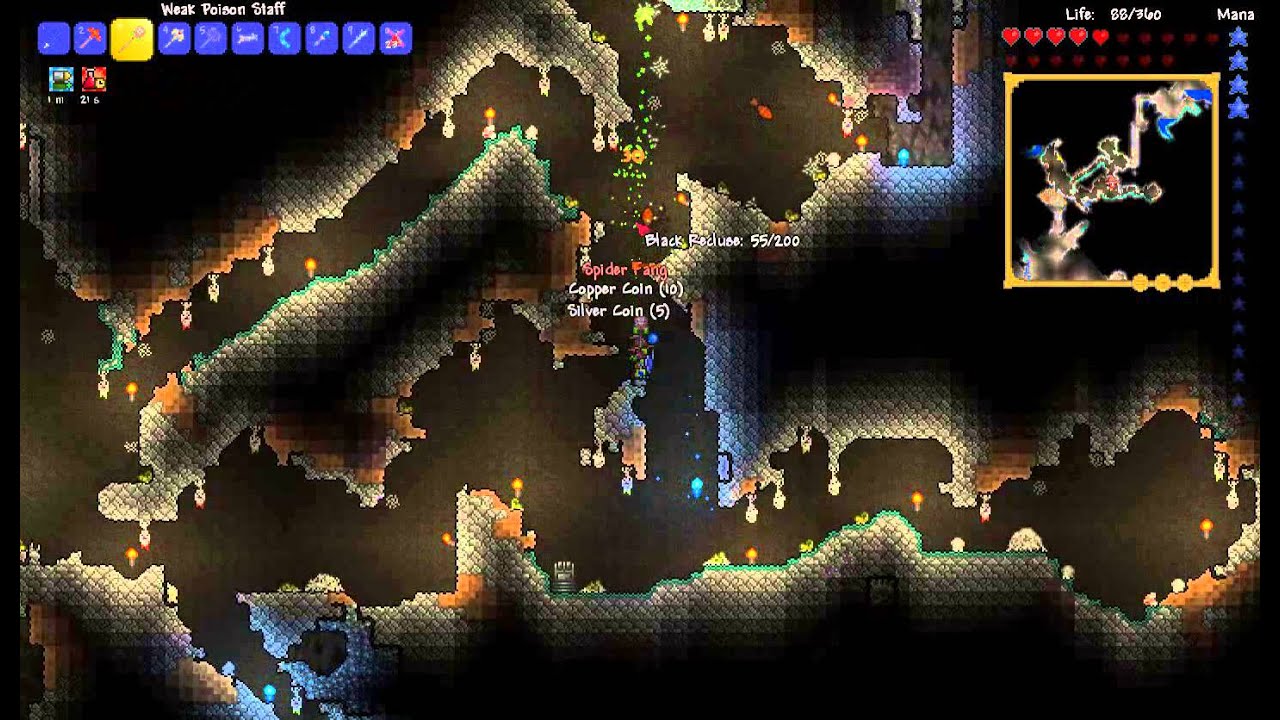Choose the yellow-headed axe in slot 4
1280x720 pixels.
174,39
